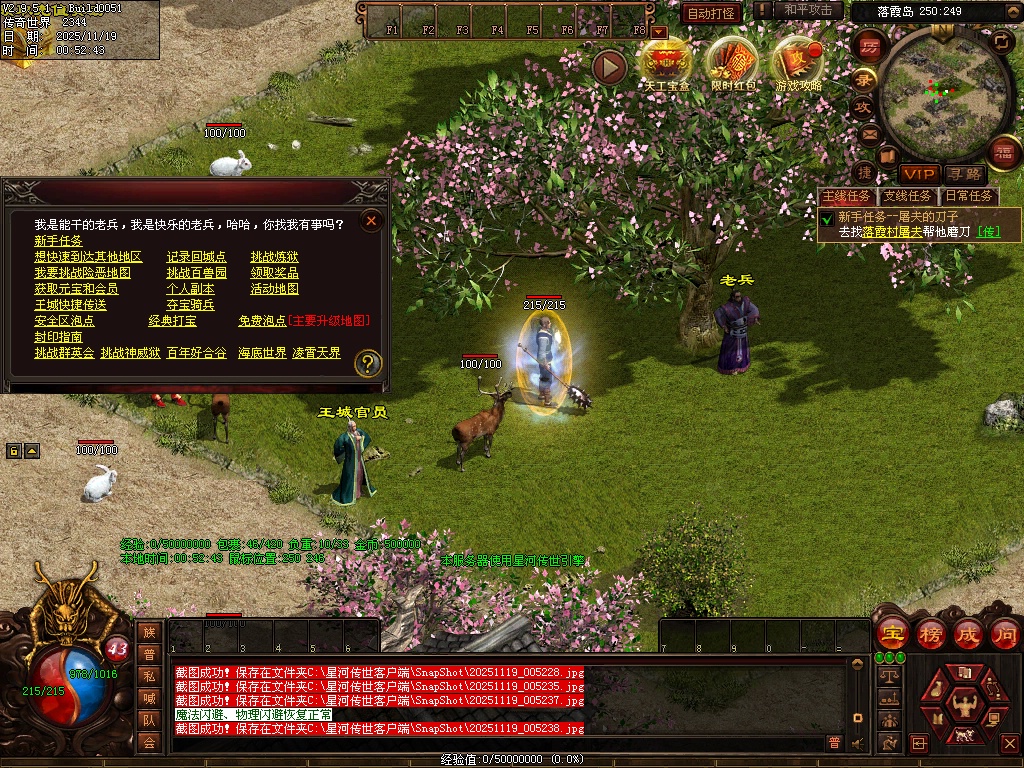Open the 天工宝盒 treasure box icon

tap(665, 64)
